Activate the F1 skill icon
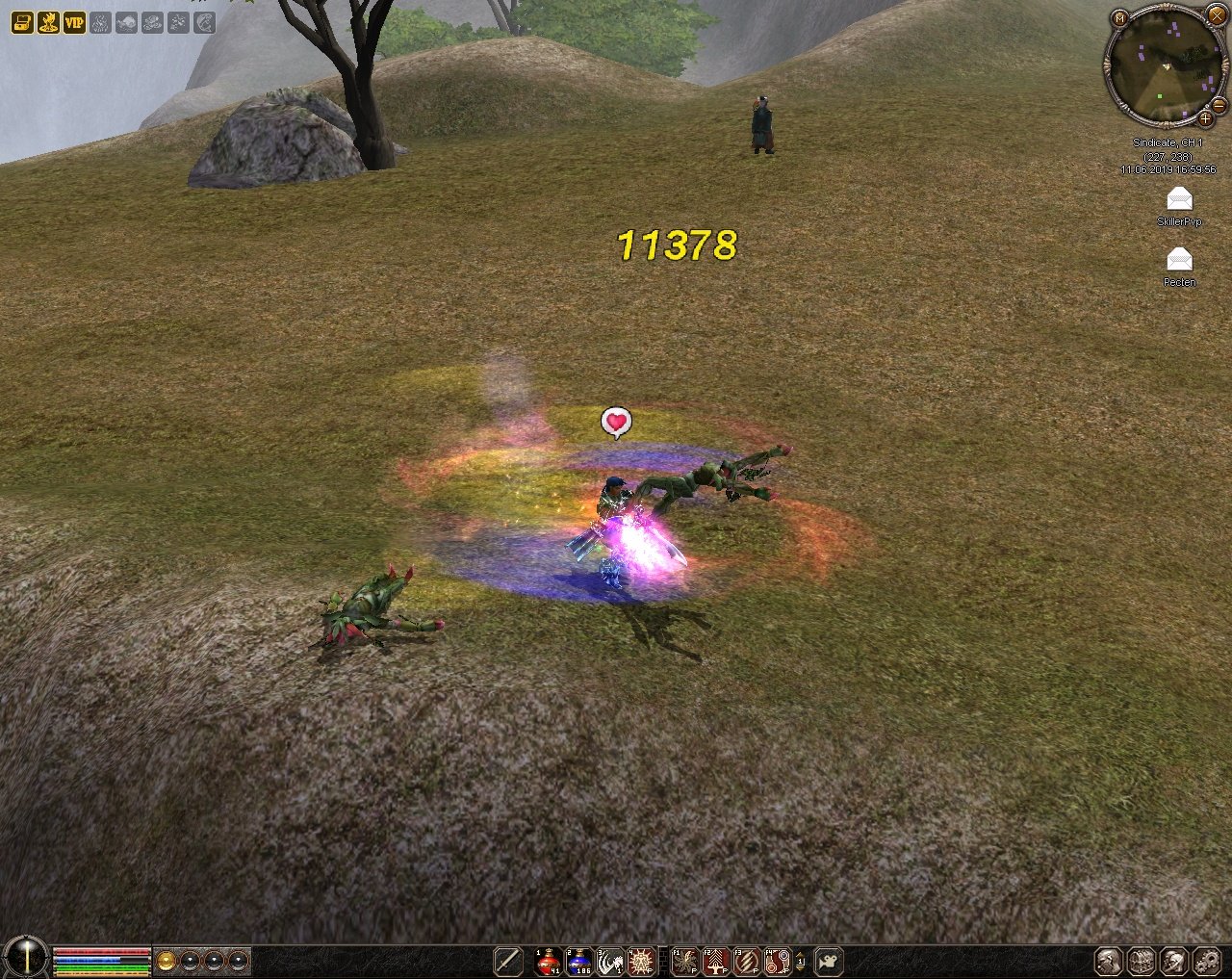The image size is (1232, 979). [x=685, y=961]
